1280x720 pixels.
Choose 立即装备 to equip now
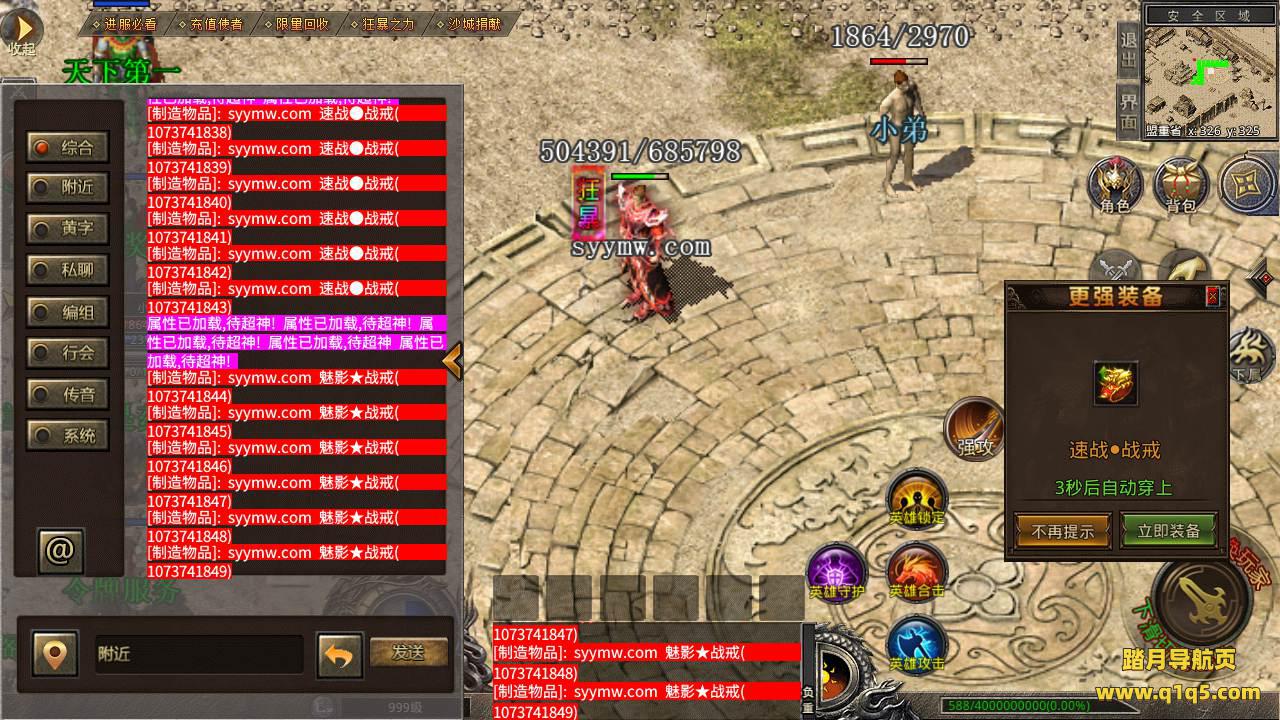click(1167, 531)
